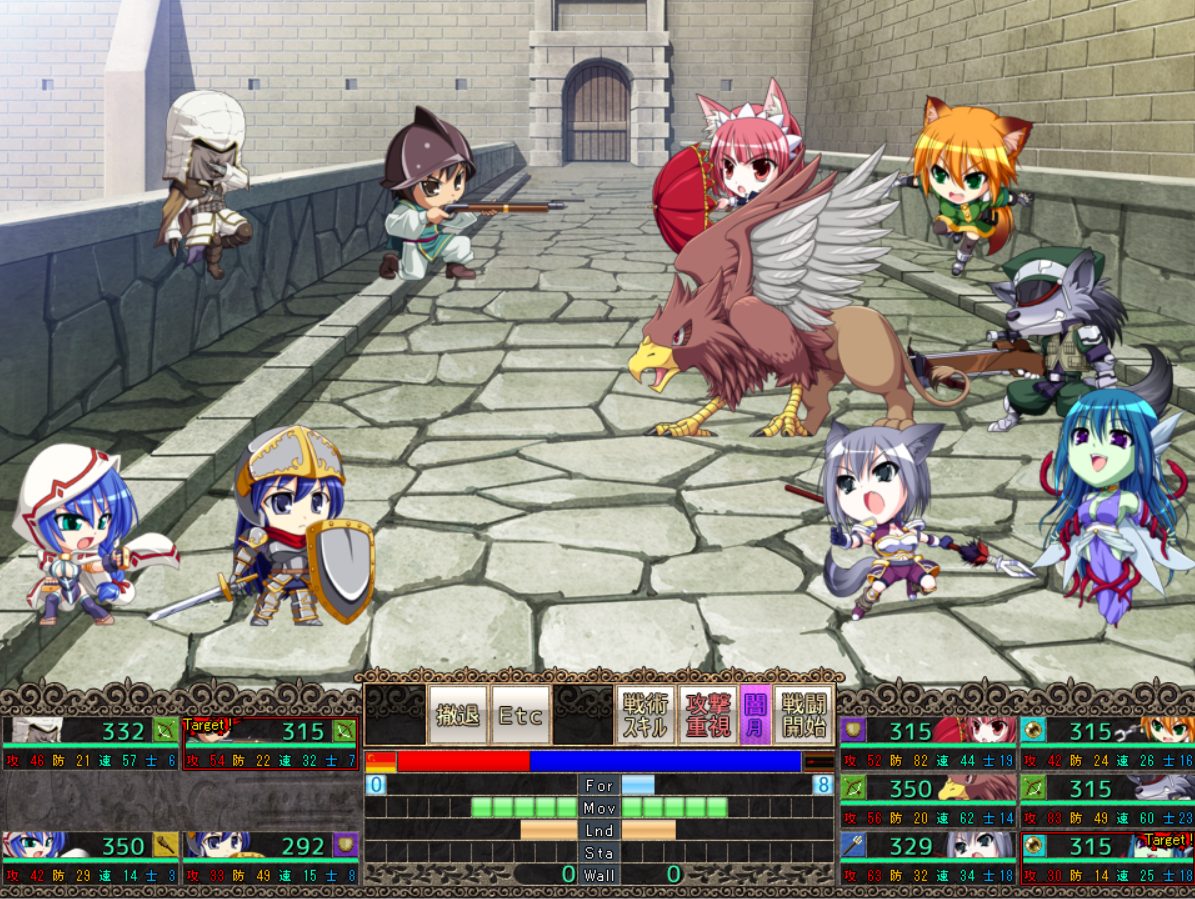The image size is (1195, 899).
Task: Select the Target-marked ally panel with 54 attack
Action: pos(270,743)
